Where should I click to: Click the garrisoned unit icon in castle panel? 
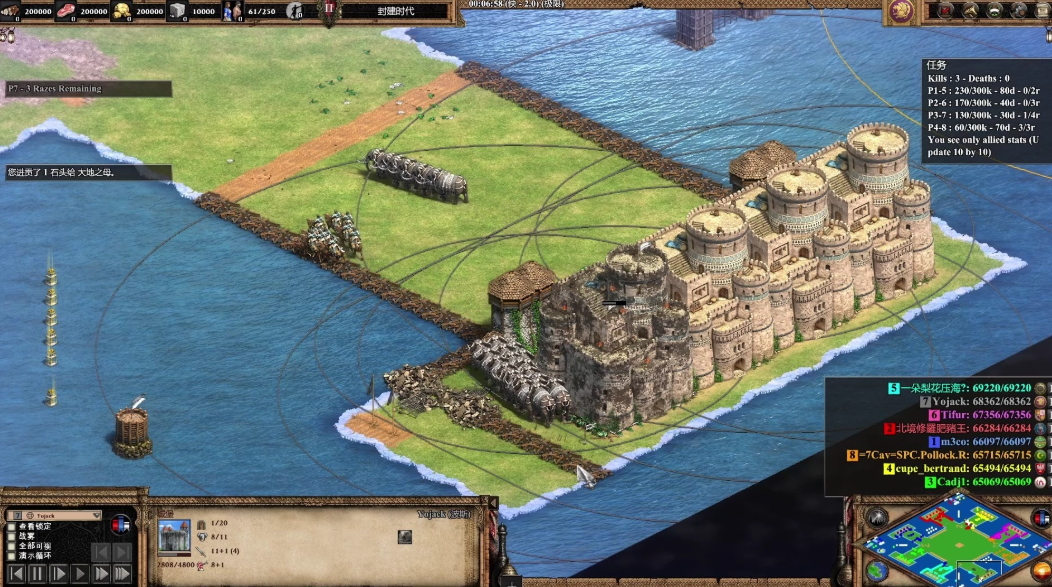point(404,537)
